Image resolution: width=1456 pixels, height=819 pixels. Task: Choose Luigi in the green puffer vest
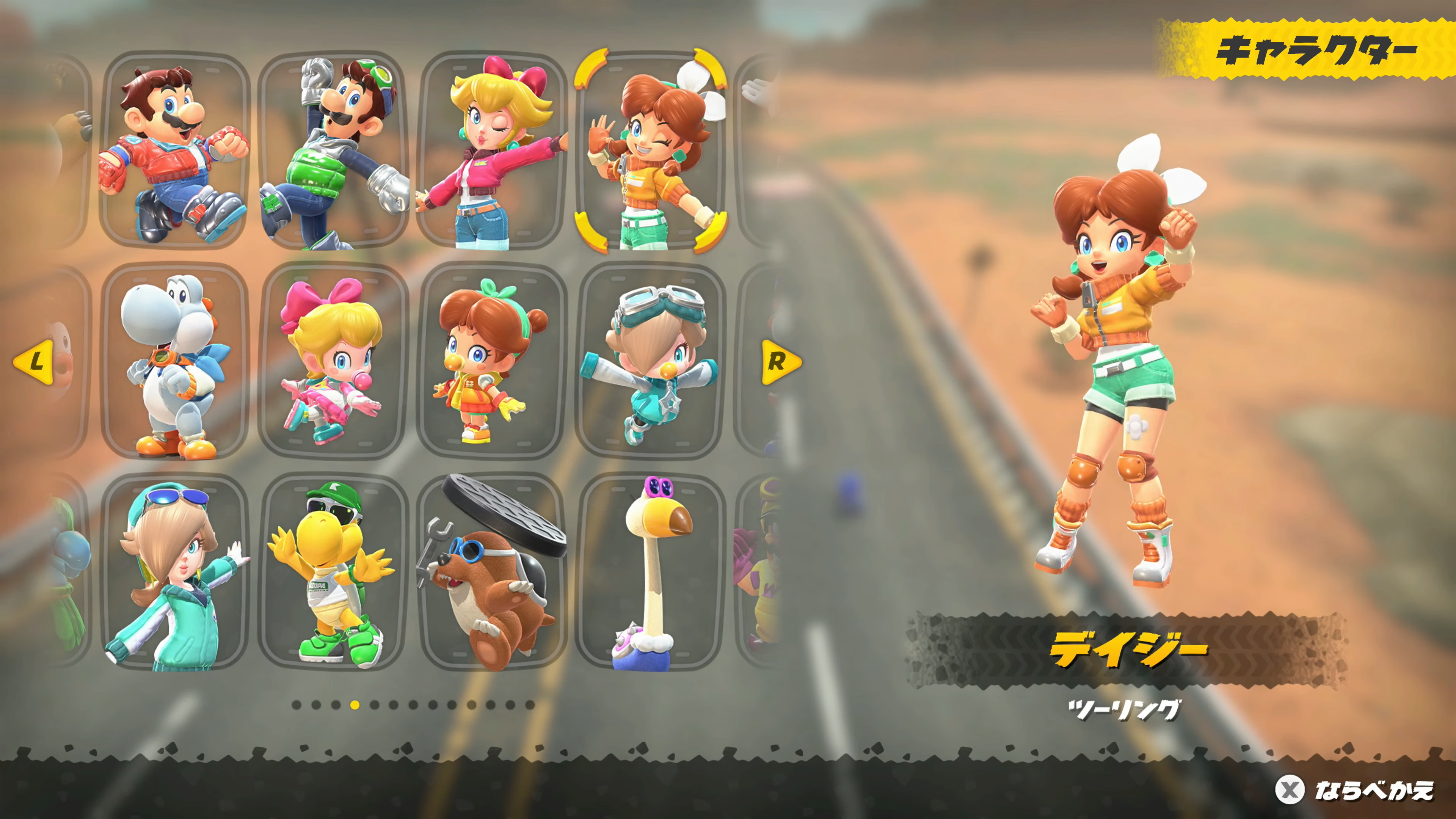[x=334, y=152]
